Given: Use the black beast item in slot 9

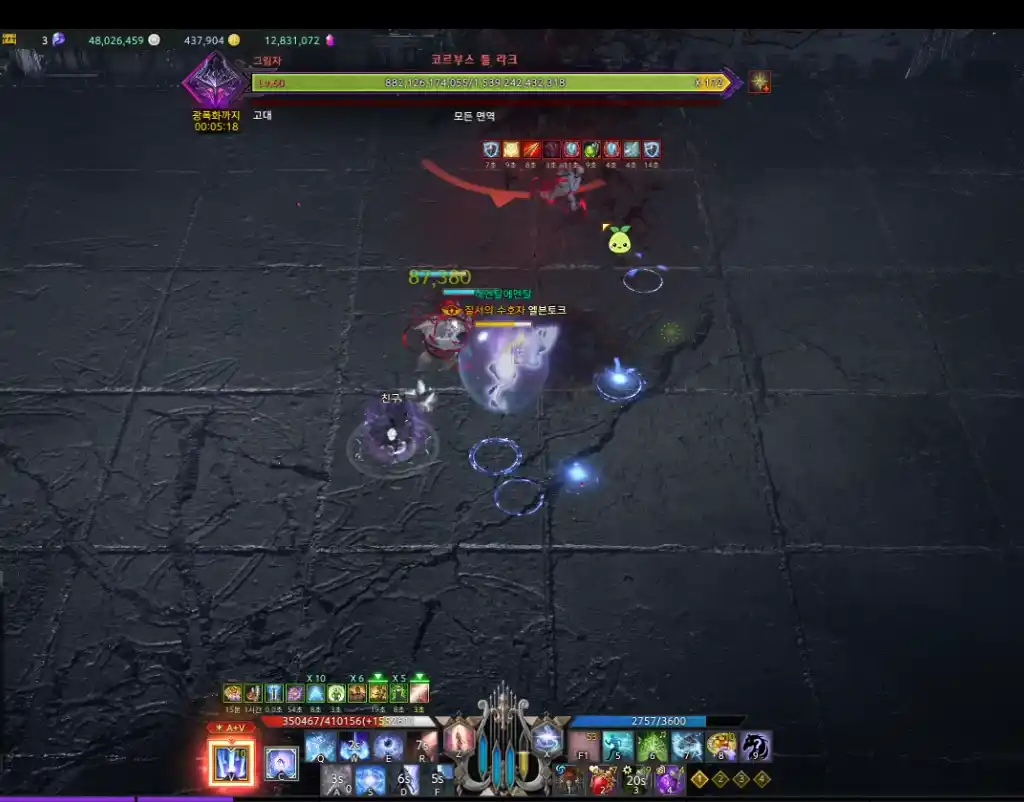Looking at the screenshot, I should coord(755,746).
